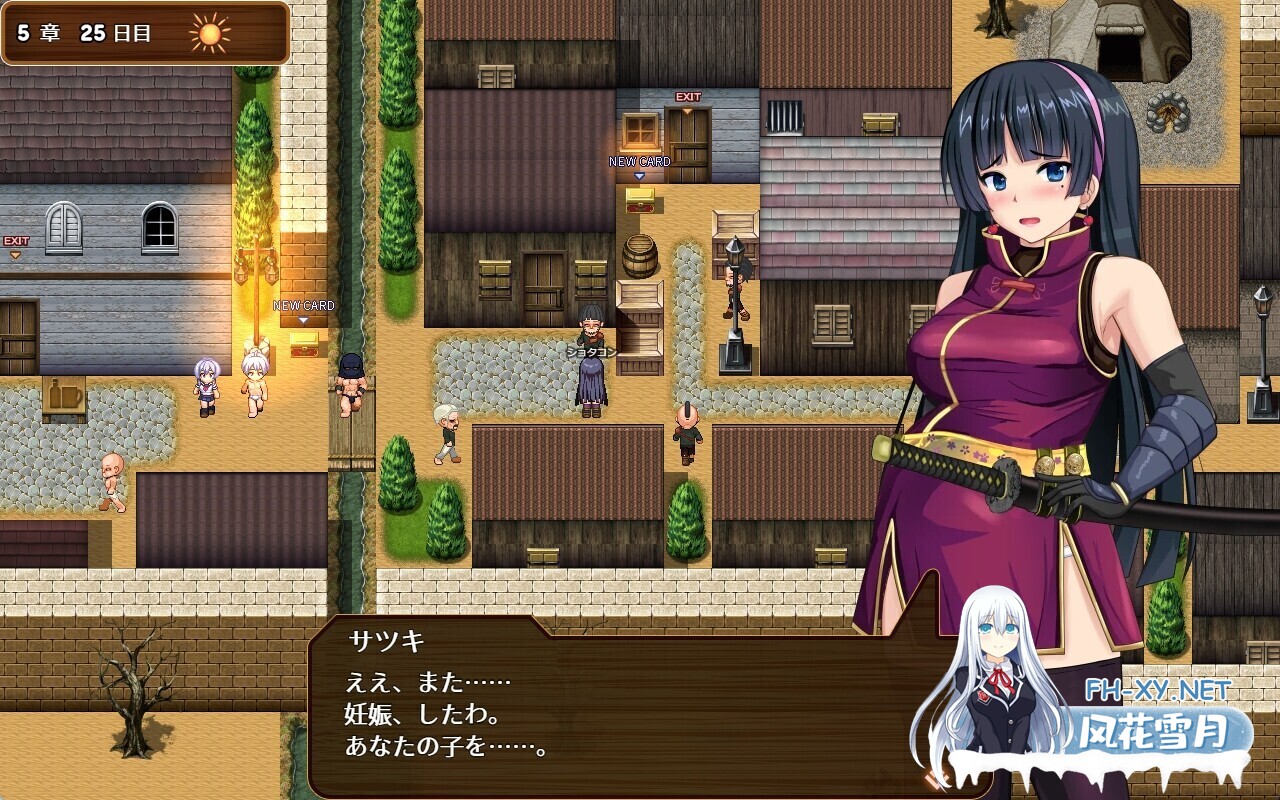Click the arrow marker below the top EXIT sign
1280x800 pixels.
(x=687, y=111)
